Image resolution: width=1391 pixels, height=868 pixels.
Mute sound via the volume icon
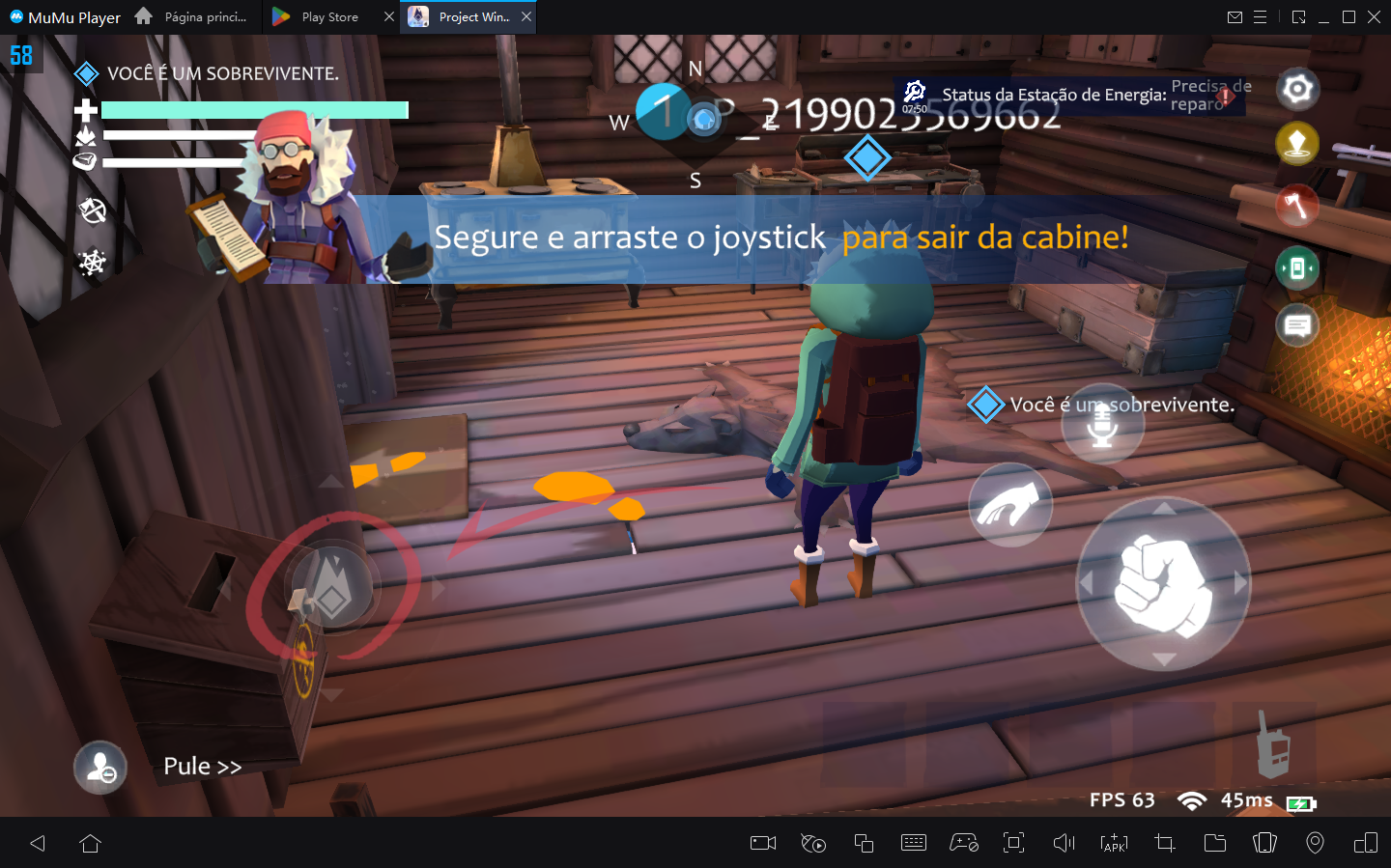click(x=1064, y=843)
